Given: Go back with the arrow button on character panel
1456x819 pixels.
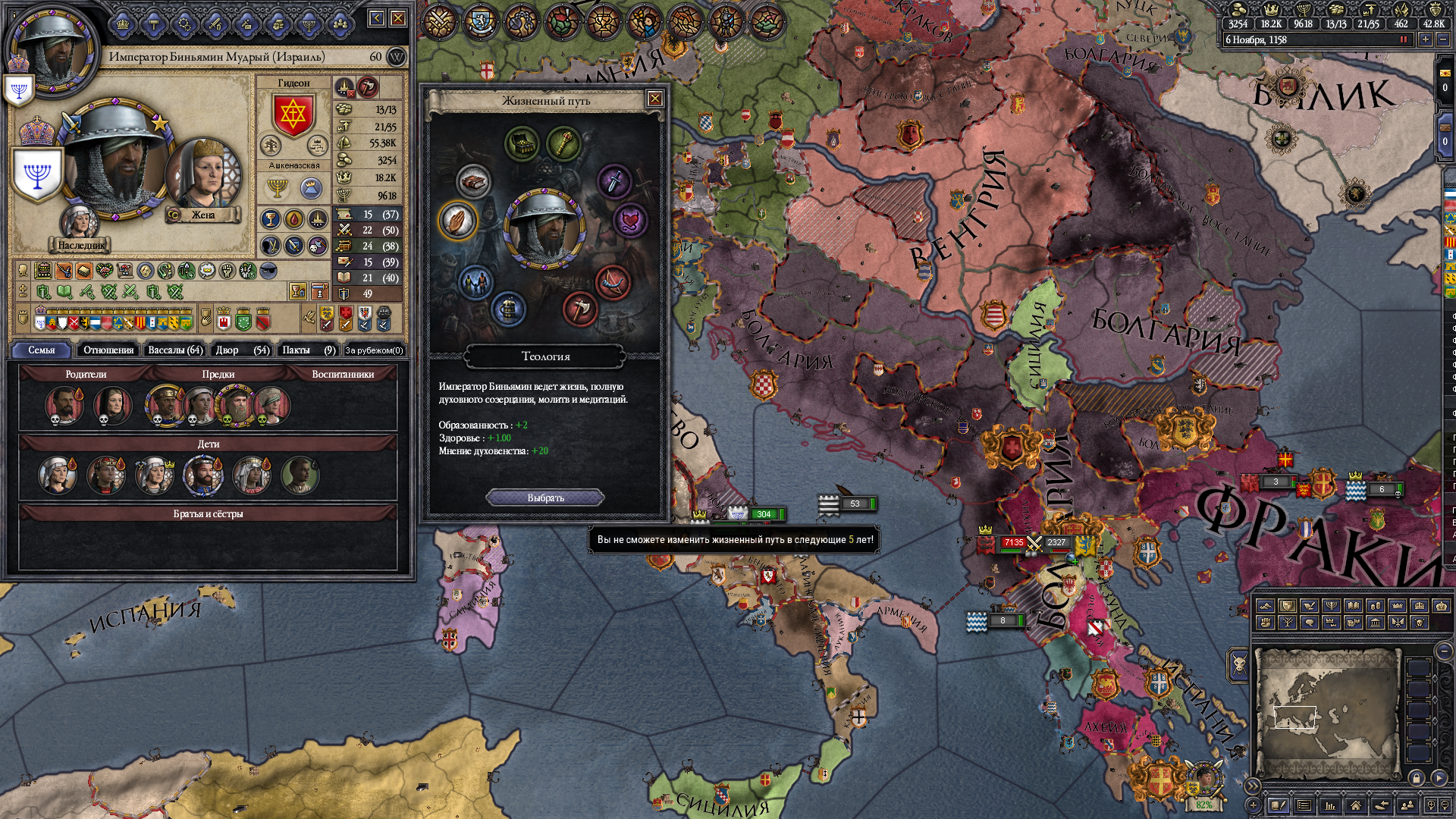Looking at the screenshot, I should coord(377,18).
